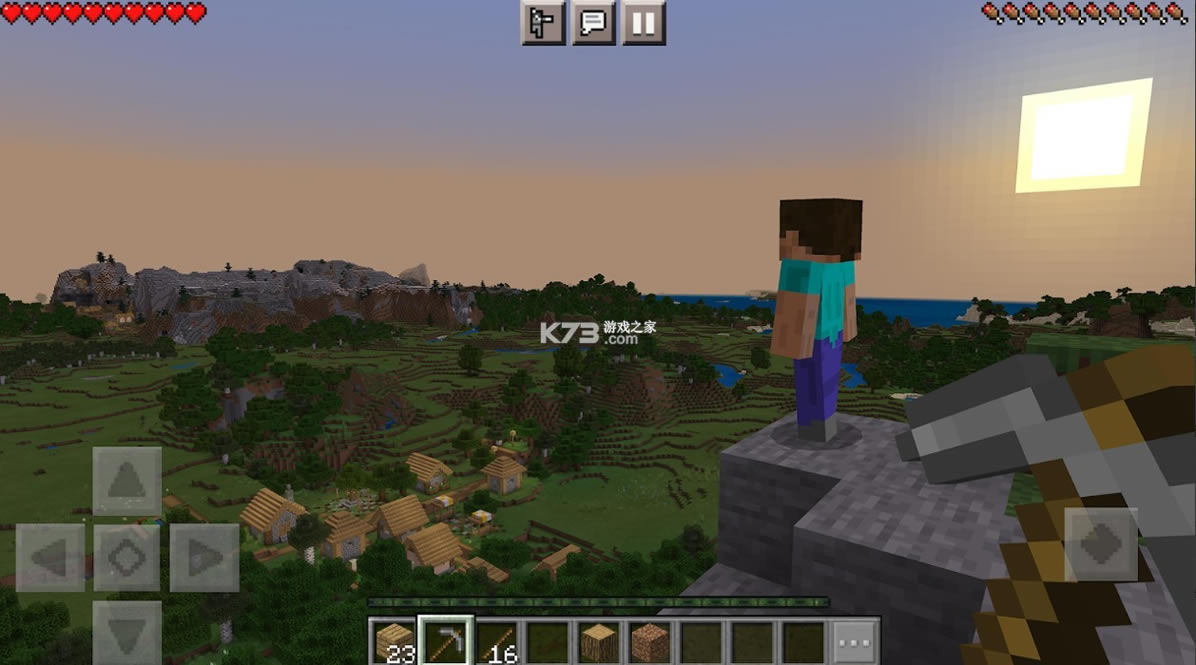Tap the move backward down arrow

point(127,632)
